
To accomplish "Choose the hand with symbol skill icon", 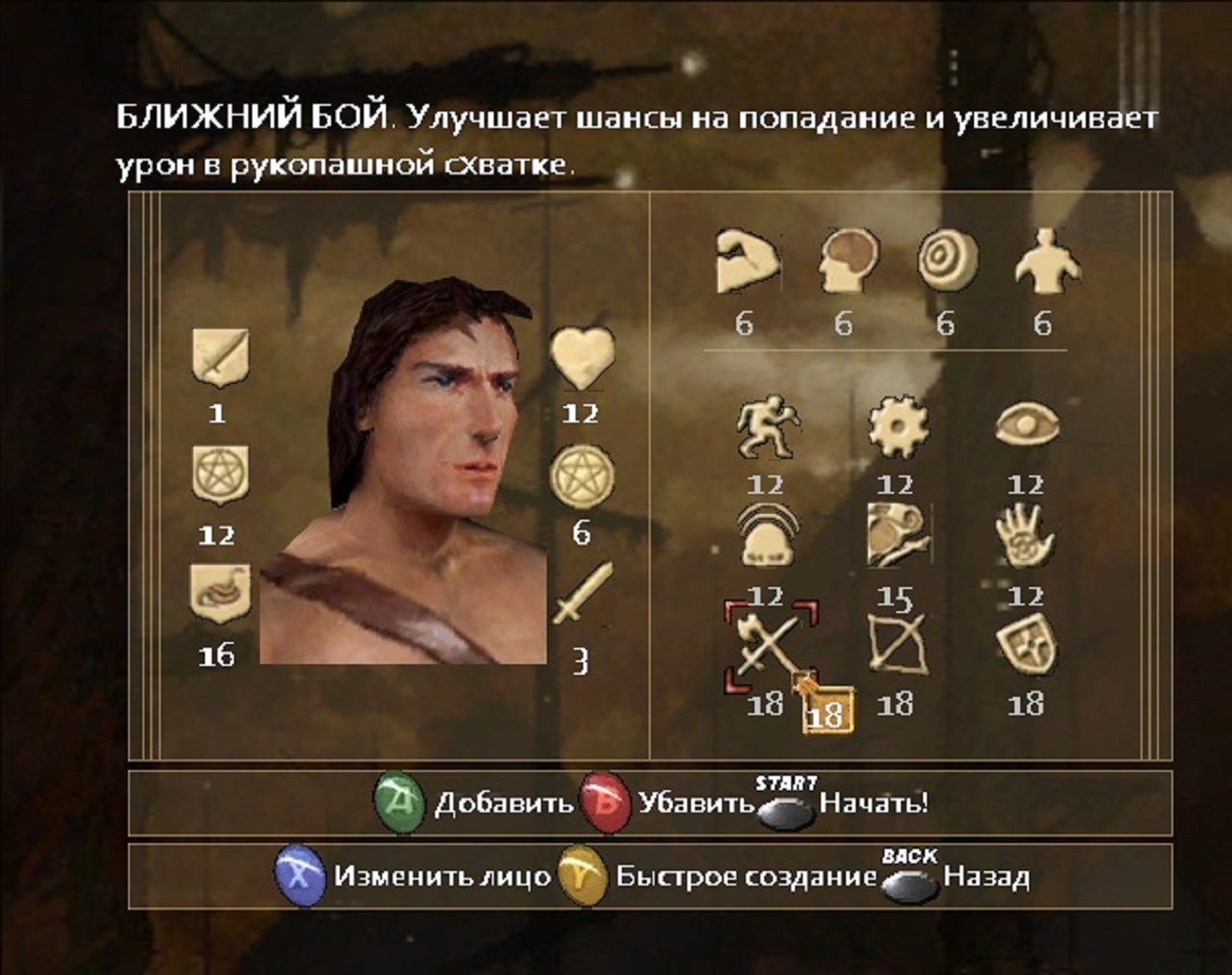I will click(1026, 537).
